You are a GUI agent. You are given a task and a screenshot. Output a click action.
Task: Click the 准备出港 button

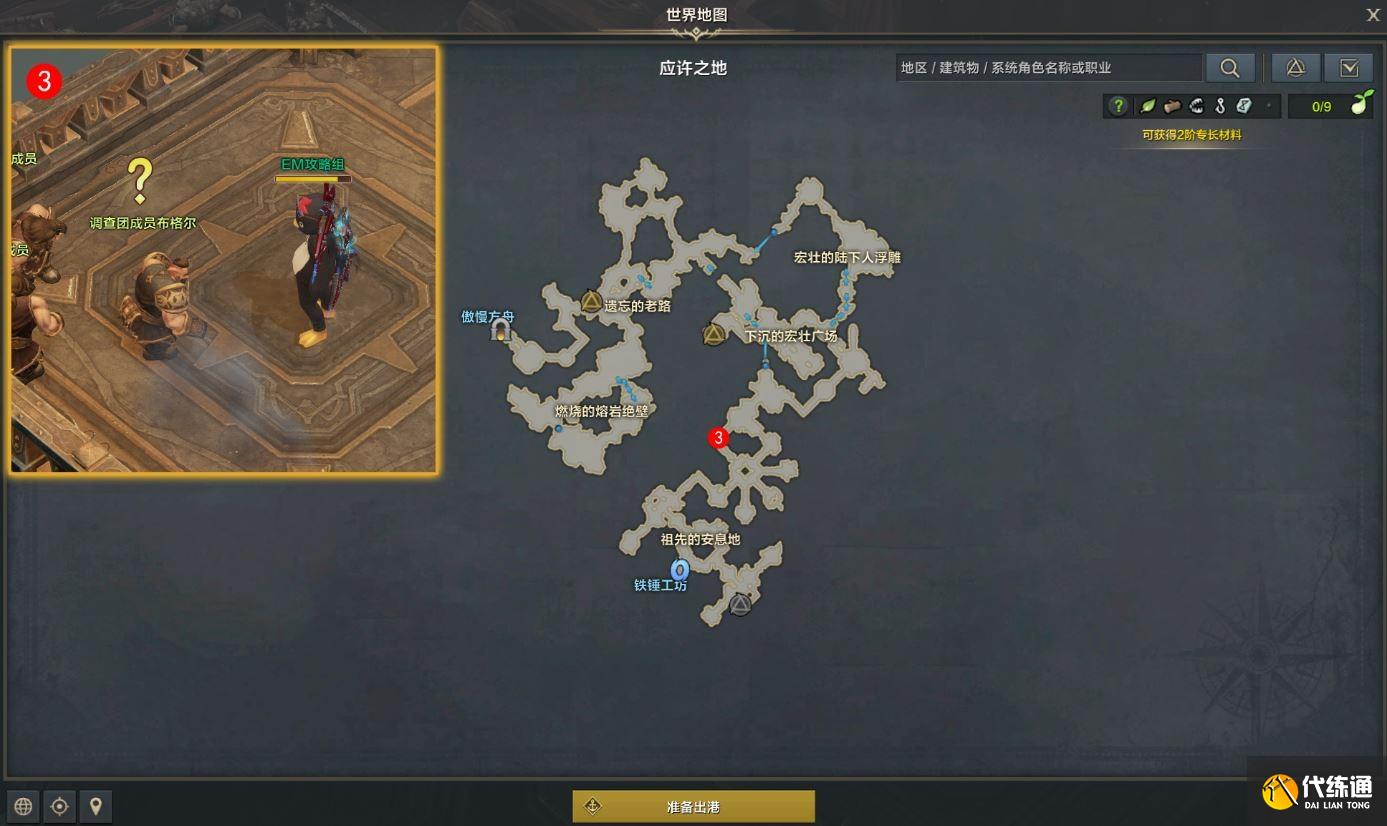coord(694,805)
